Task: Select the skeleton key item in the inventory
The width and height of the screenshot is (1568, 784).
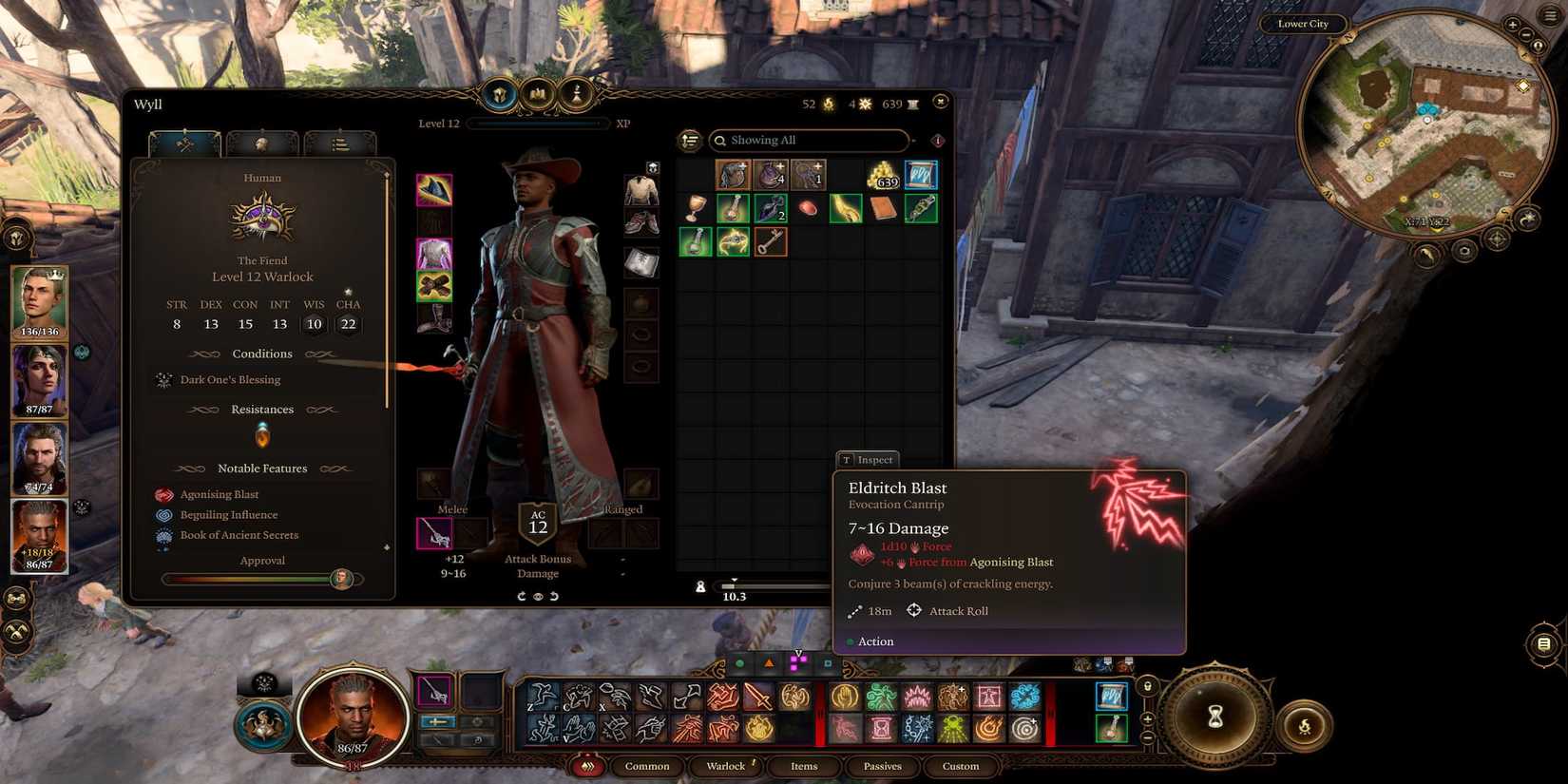Action: coord(771,241)
